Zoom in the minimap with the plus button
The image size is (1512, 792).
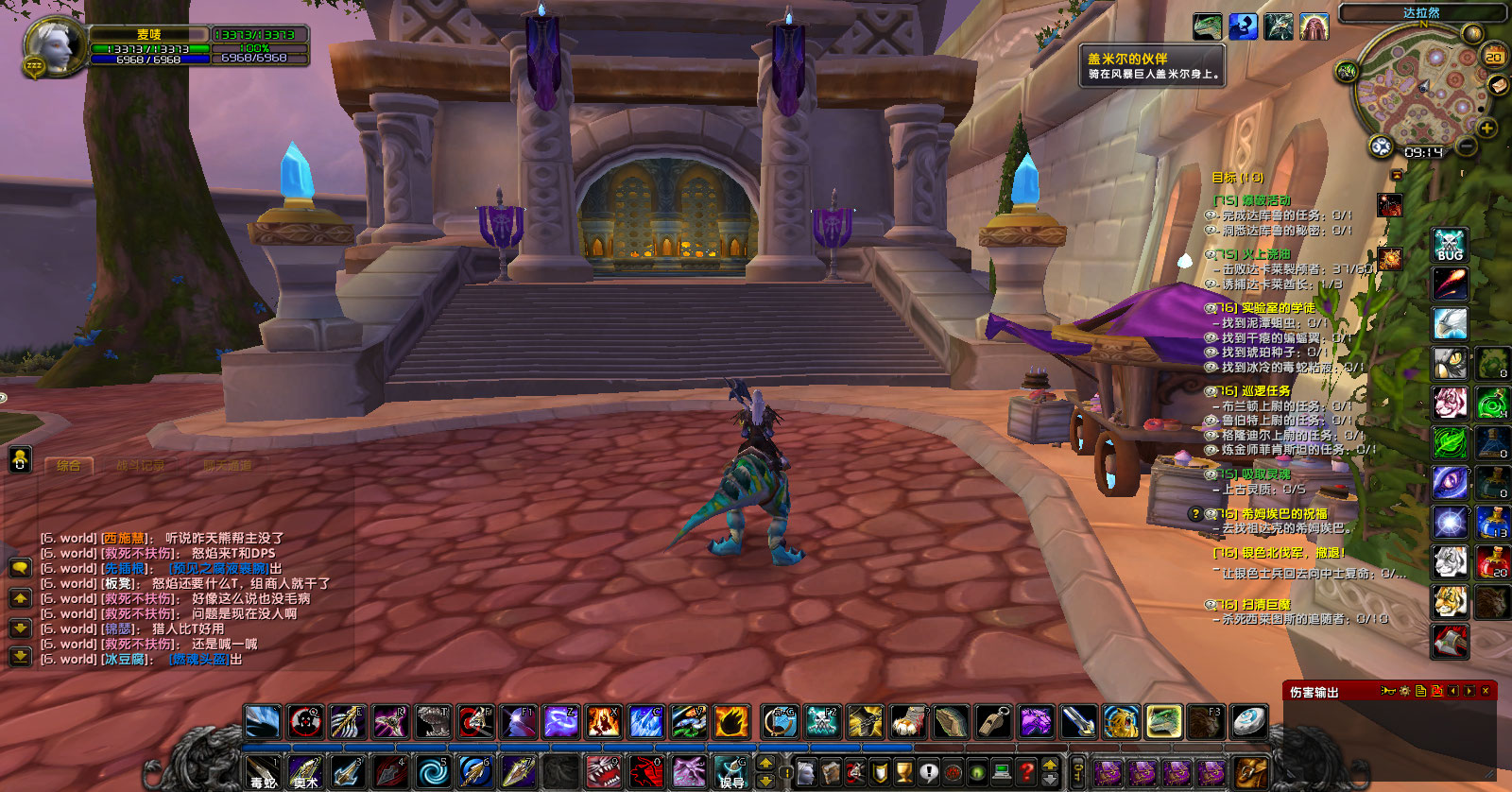[x=1486, y=128]
